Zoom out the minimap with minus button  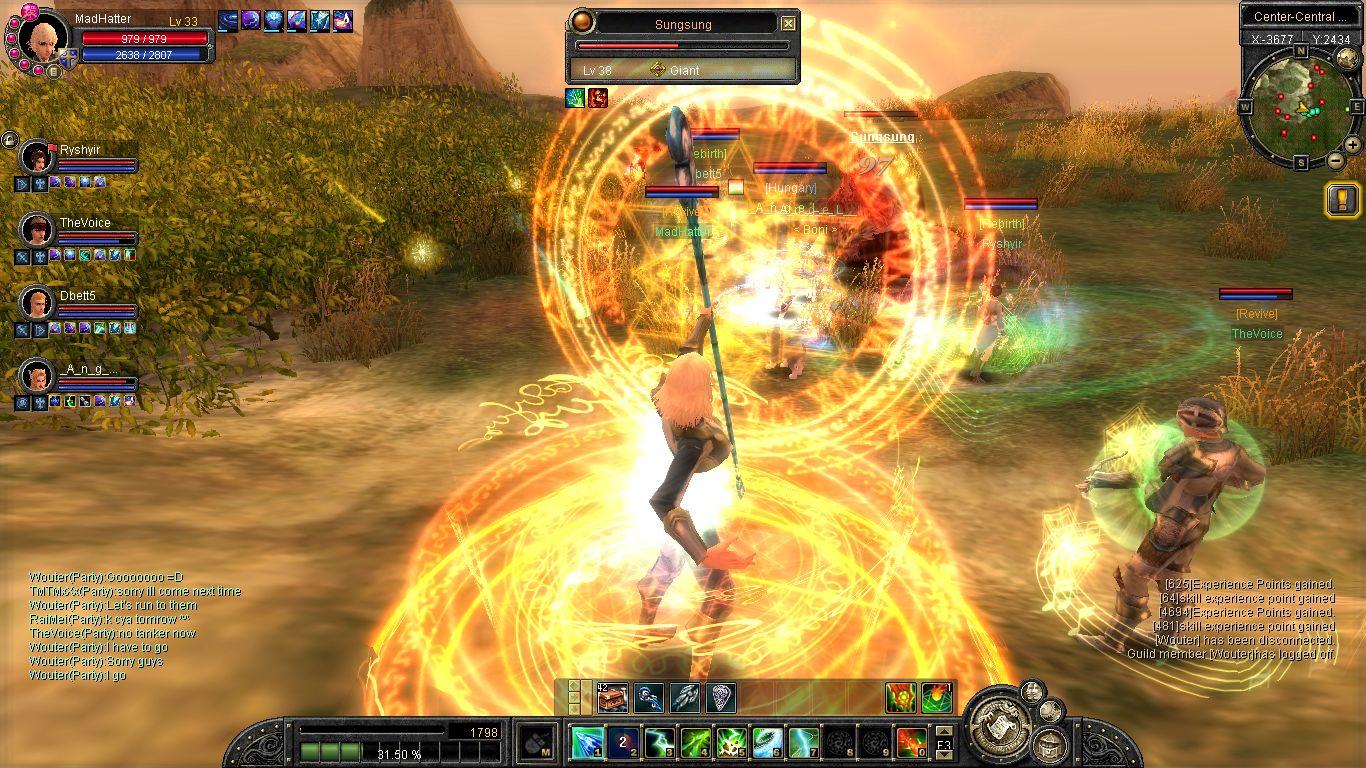click(1335, 161)
